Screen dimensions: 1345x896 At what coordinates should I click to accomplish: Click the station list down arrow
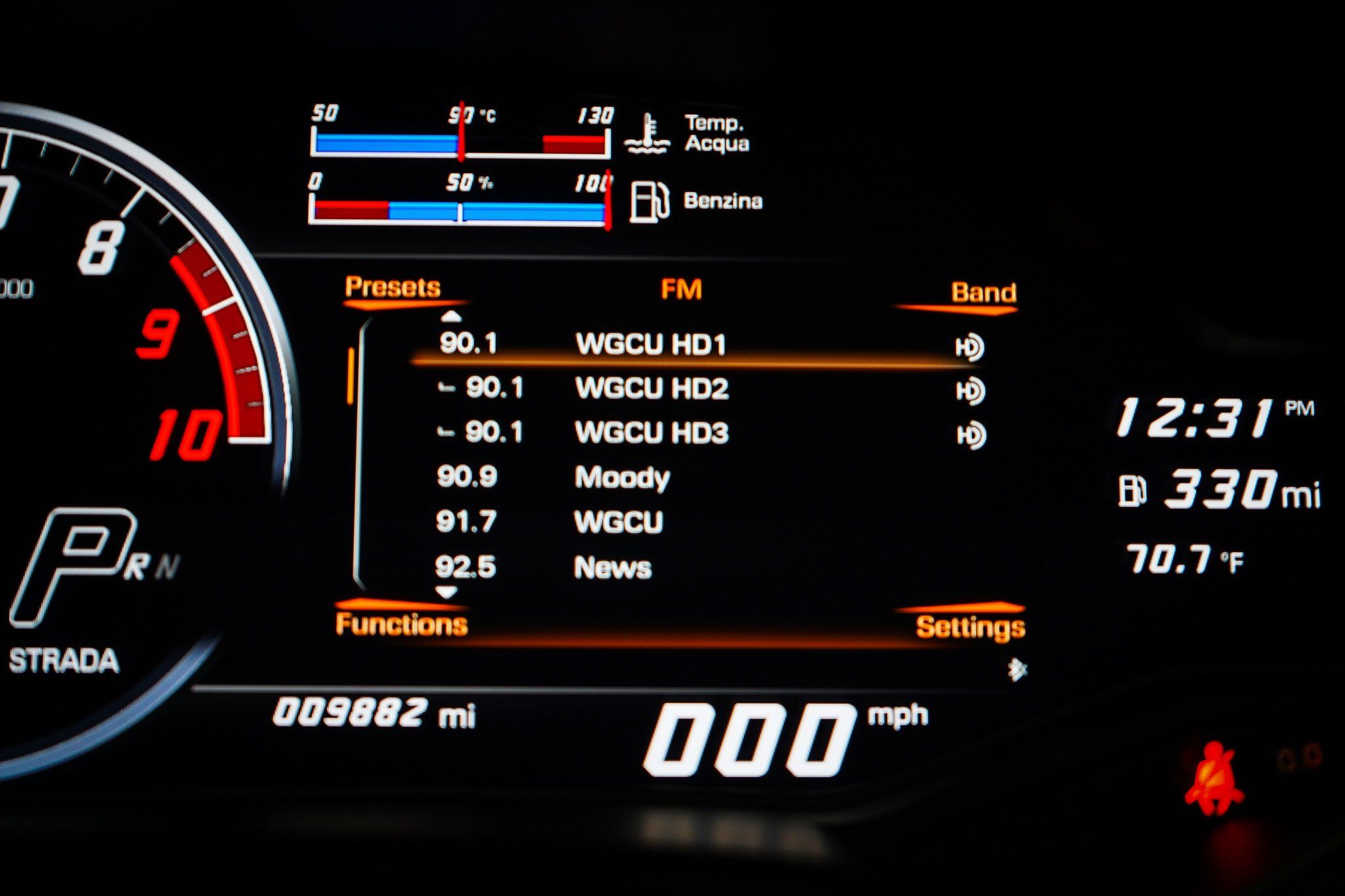447,593
